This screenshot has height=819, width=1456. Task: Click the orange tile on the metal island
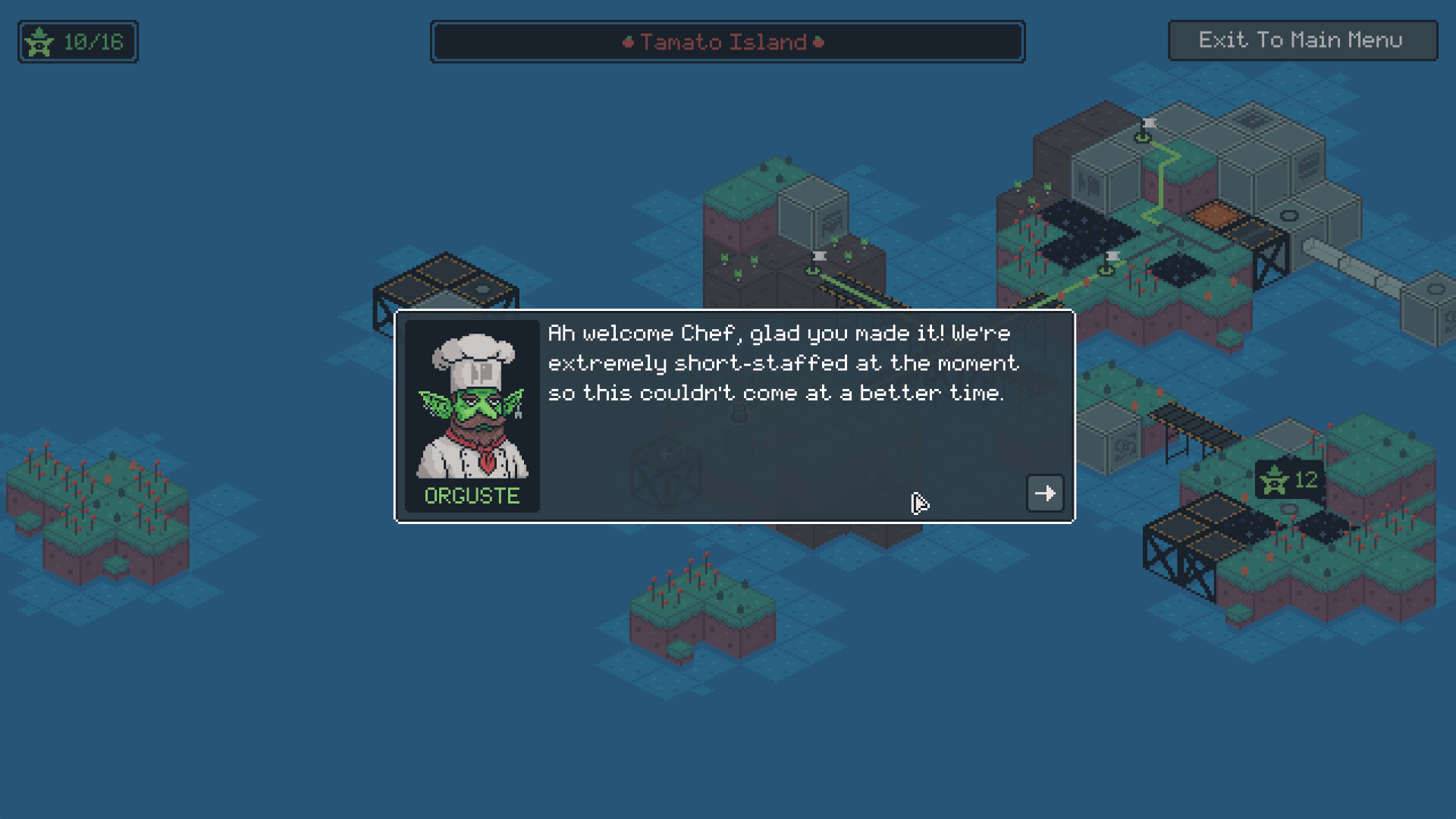(1215, 215)
